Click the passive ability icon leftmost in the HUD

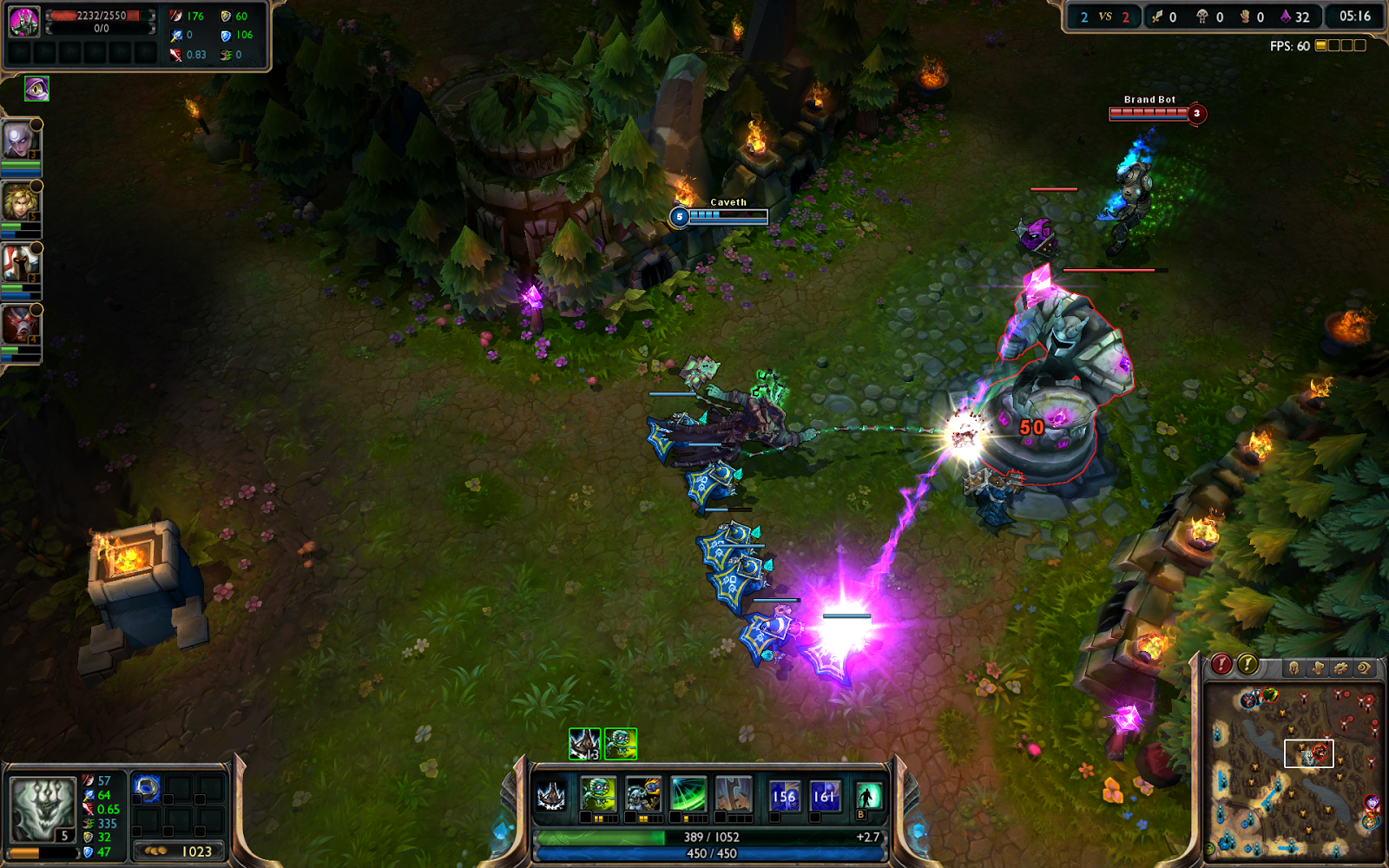pyautogui.click(x=551, y=794)
